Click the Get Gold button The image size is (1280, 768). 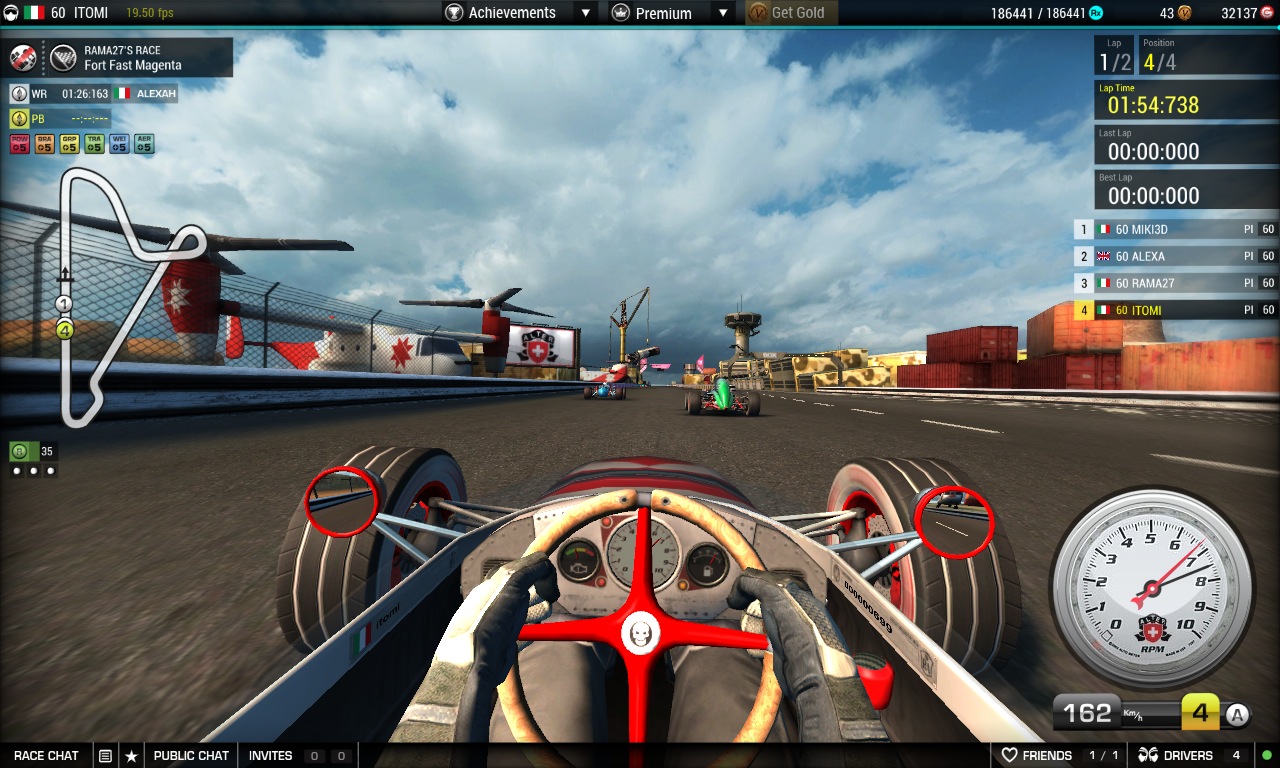(792, 13)
